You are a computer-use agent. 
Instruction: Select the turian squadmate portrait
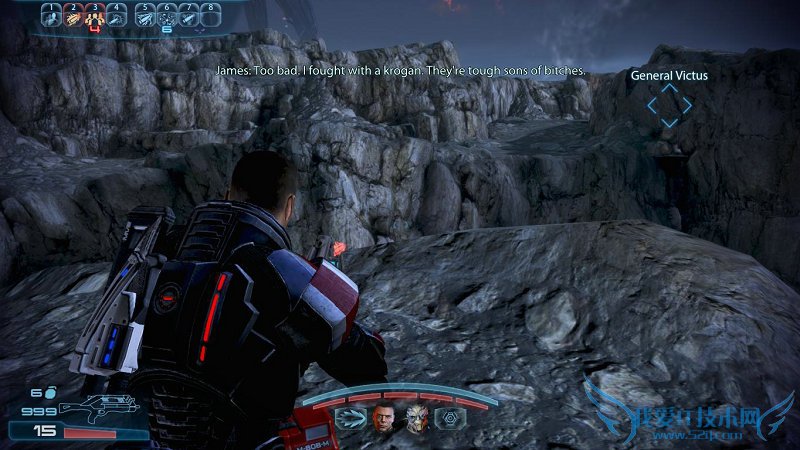click(416, 418)
